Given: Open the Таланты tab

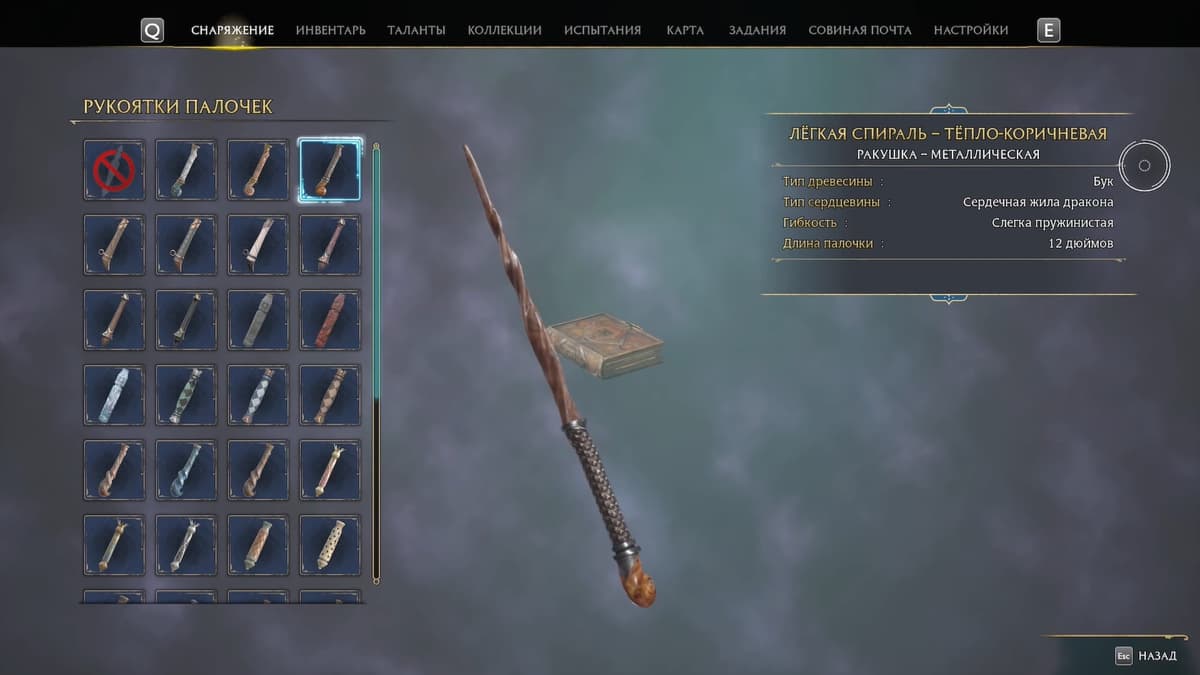Looking at the screenshot, I should coord(416,30).
